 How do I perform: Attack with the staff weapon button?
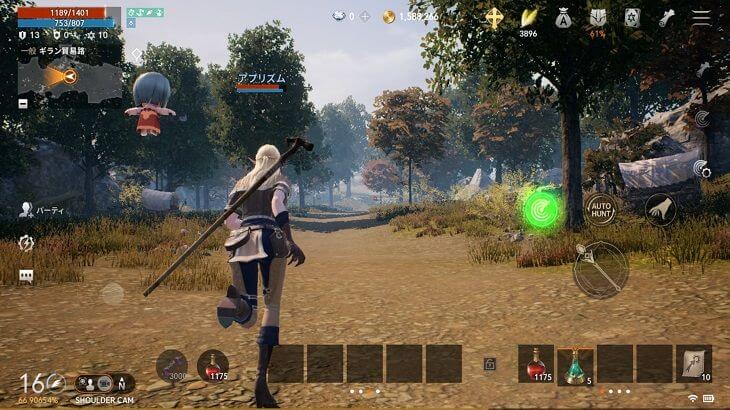pos(600,268)
